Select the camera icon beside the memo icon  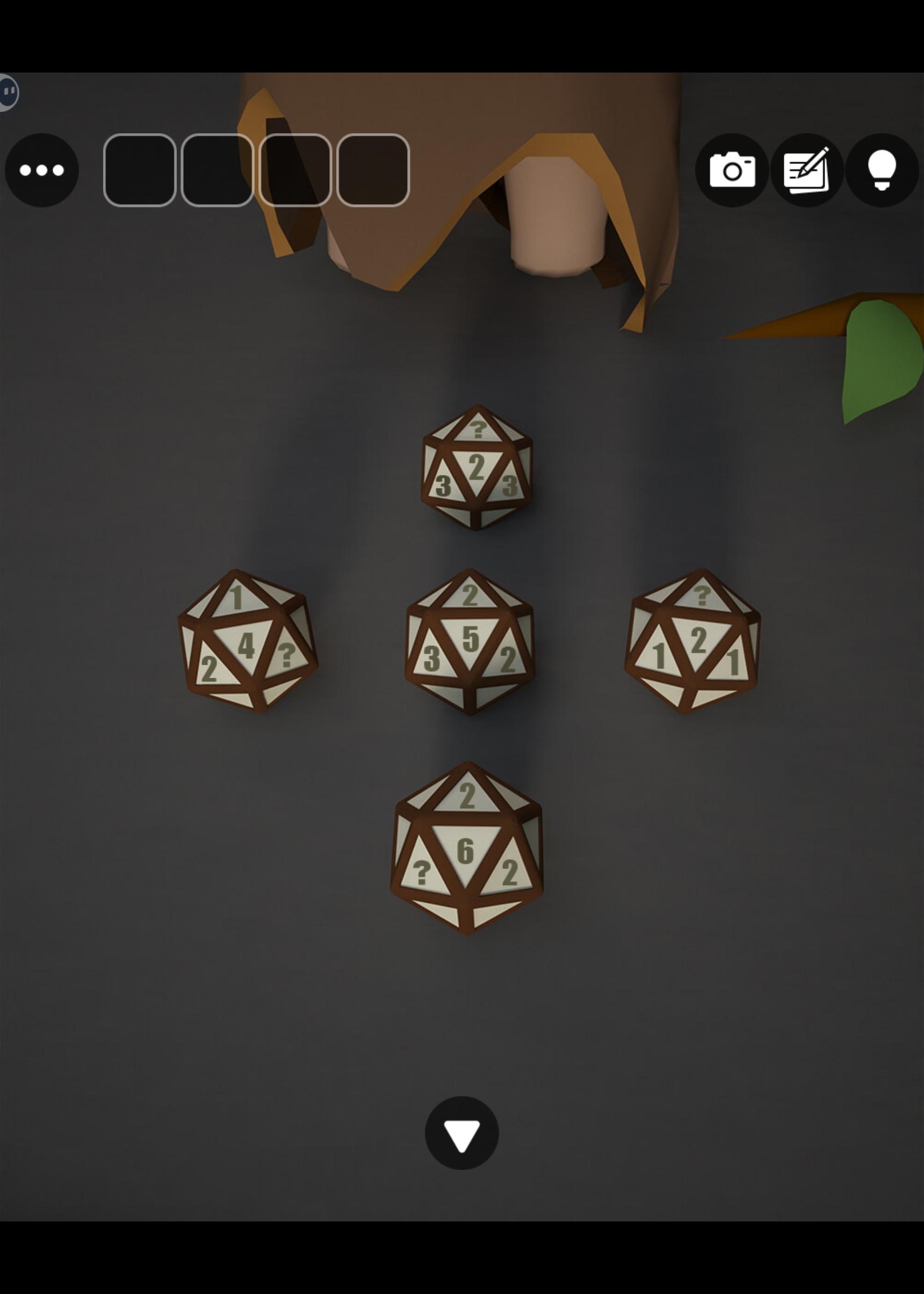tap(734, 171)
